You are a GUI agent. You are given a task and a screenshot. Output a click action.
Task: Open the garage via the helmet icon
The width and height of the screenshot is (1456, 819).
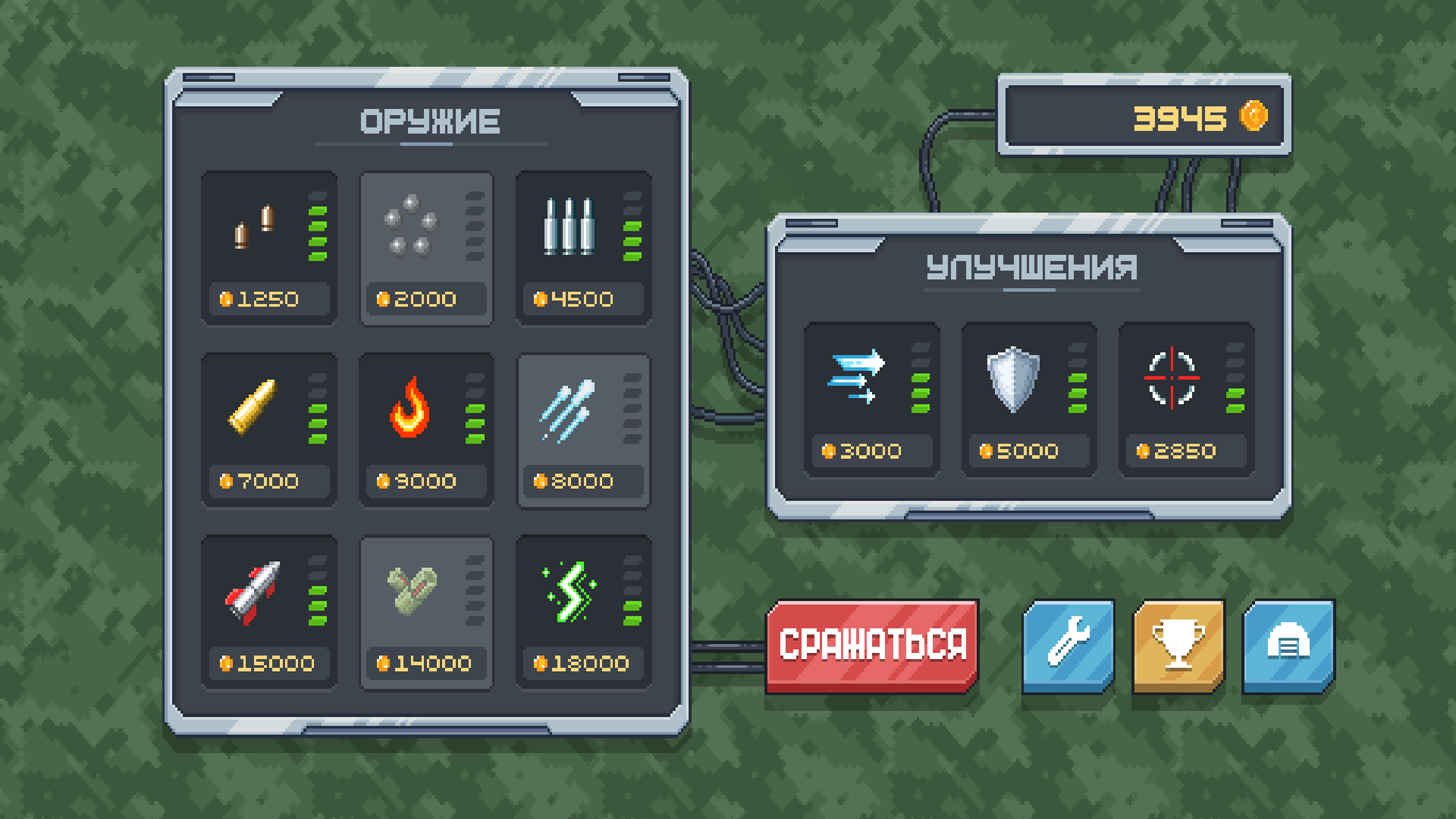tap(1287, 645)
